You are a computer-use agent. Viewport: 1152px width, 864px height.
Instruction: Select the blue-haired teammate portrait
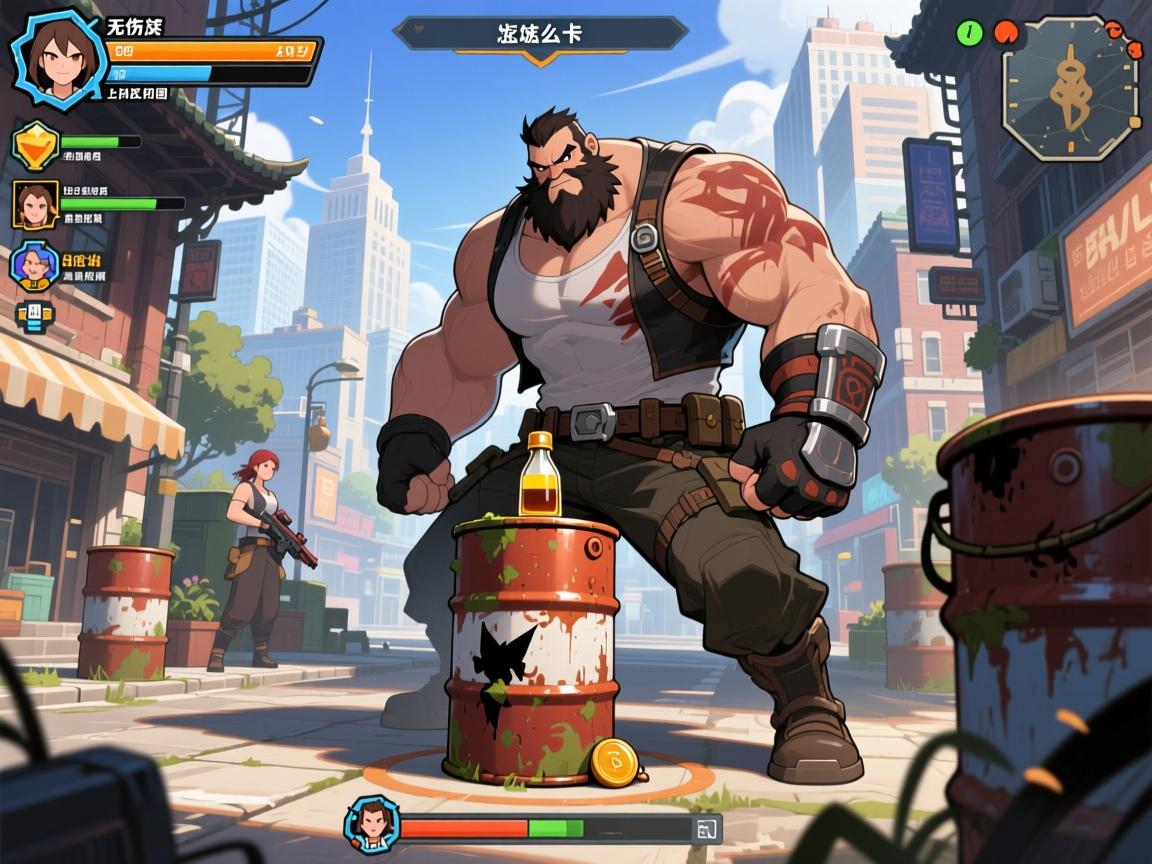pos(33,266)
